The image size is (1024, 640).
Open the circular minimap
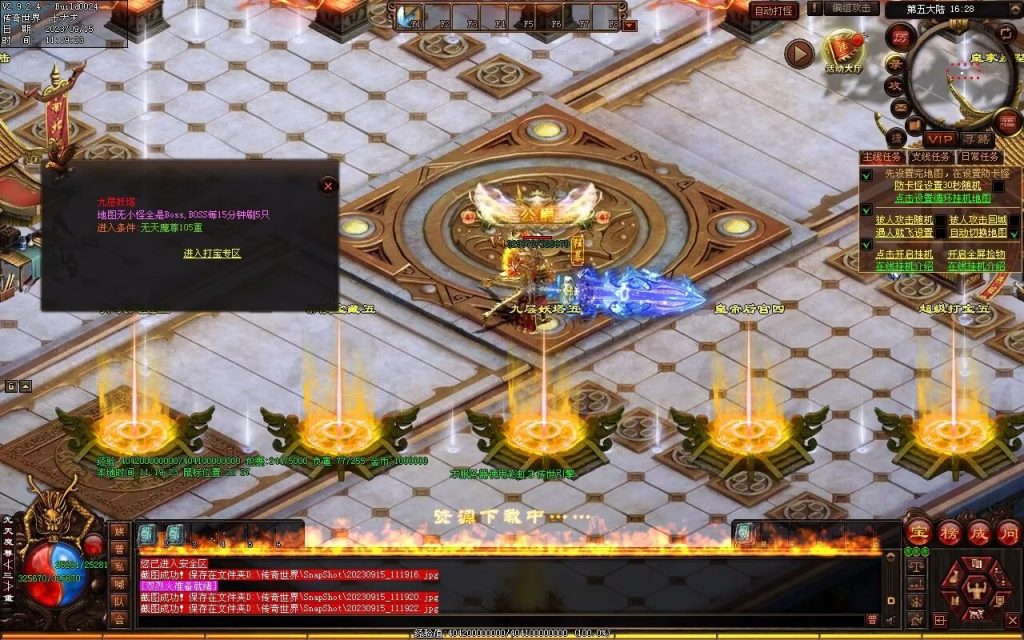(x=963, y=72)
